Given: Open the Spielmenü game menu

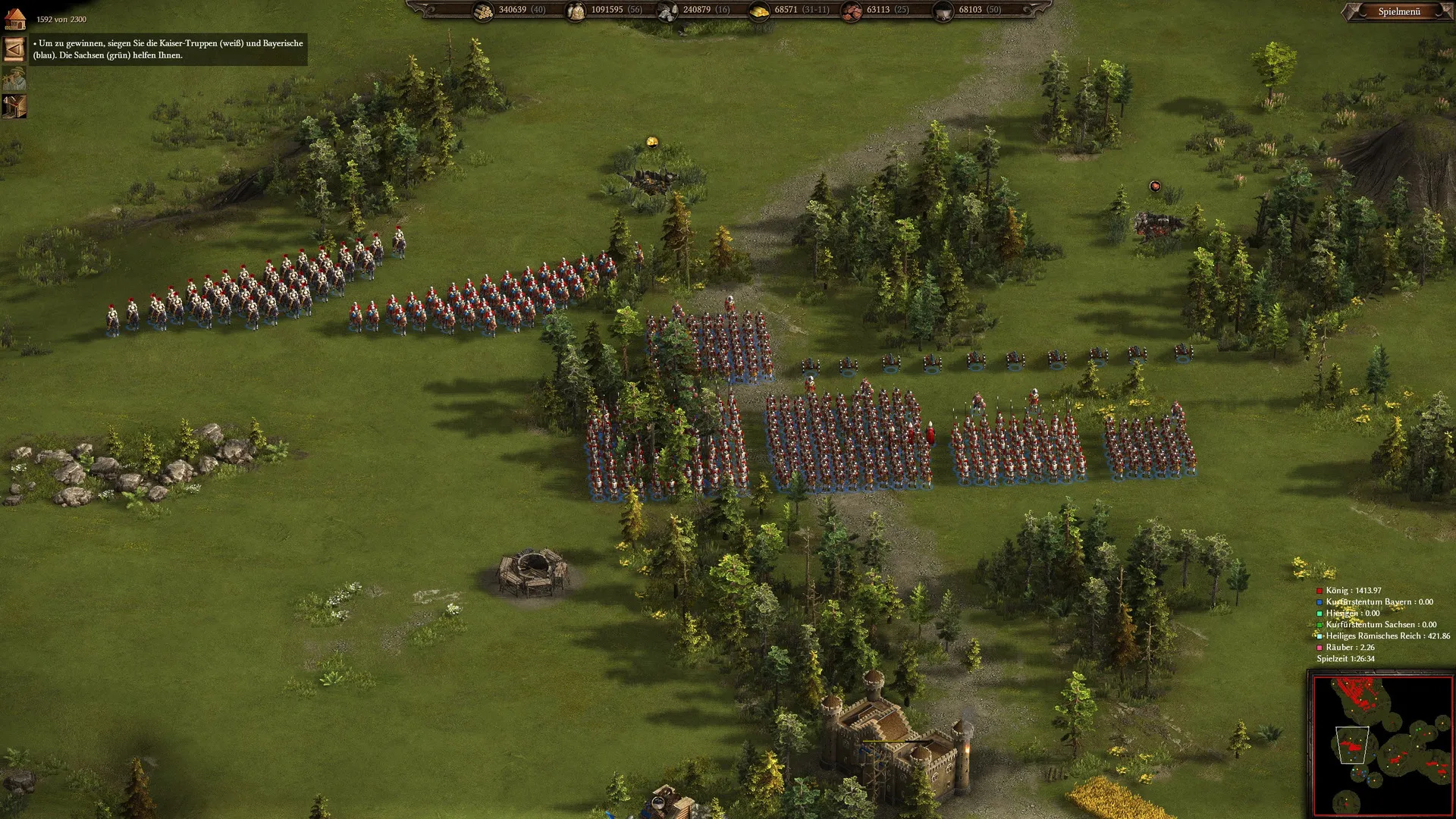Looking at the screenshot, I should click(x=1399, y=11).
